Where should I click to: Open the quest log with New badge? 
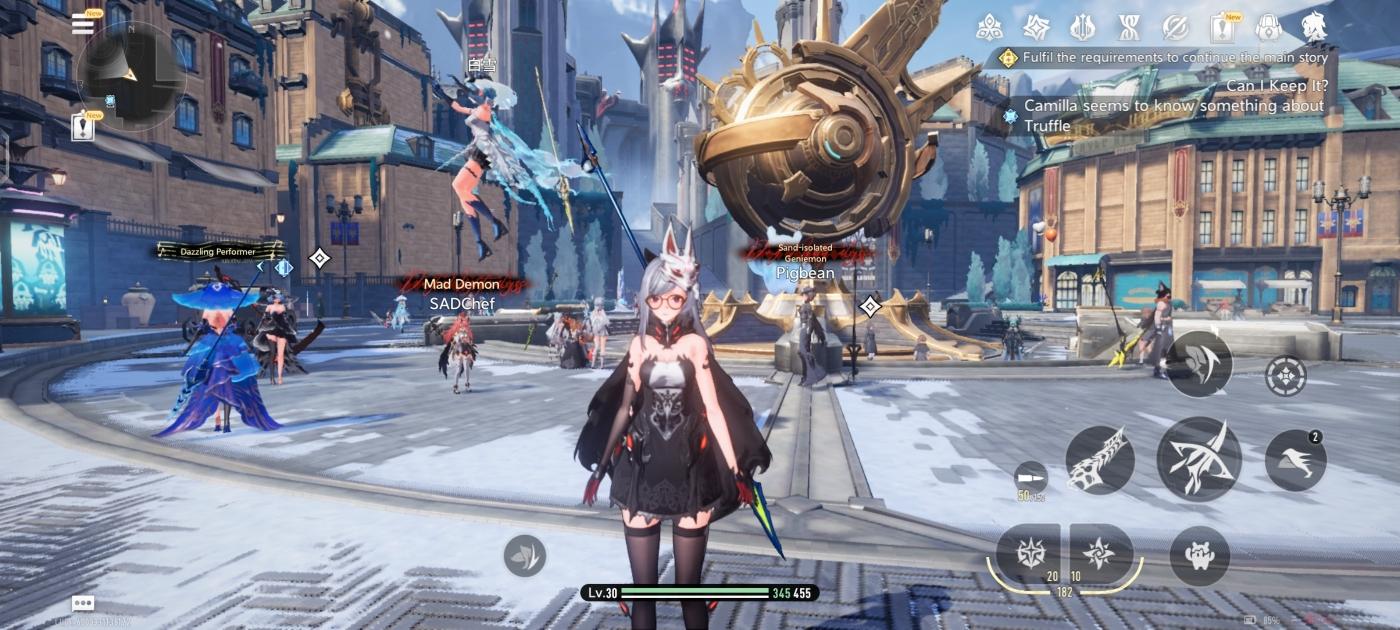coord(1221,27)
